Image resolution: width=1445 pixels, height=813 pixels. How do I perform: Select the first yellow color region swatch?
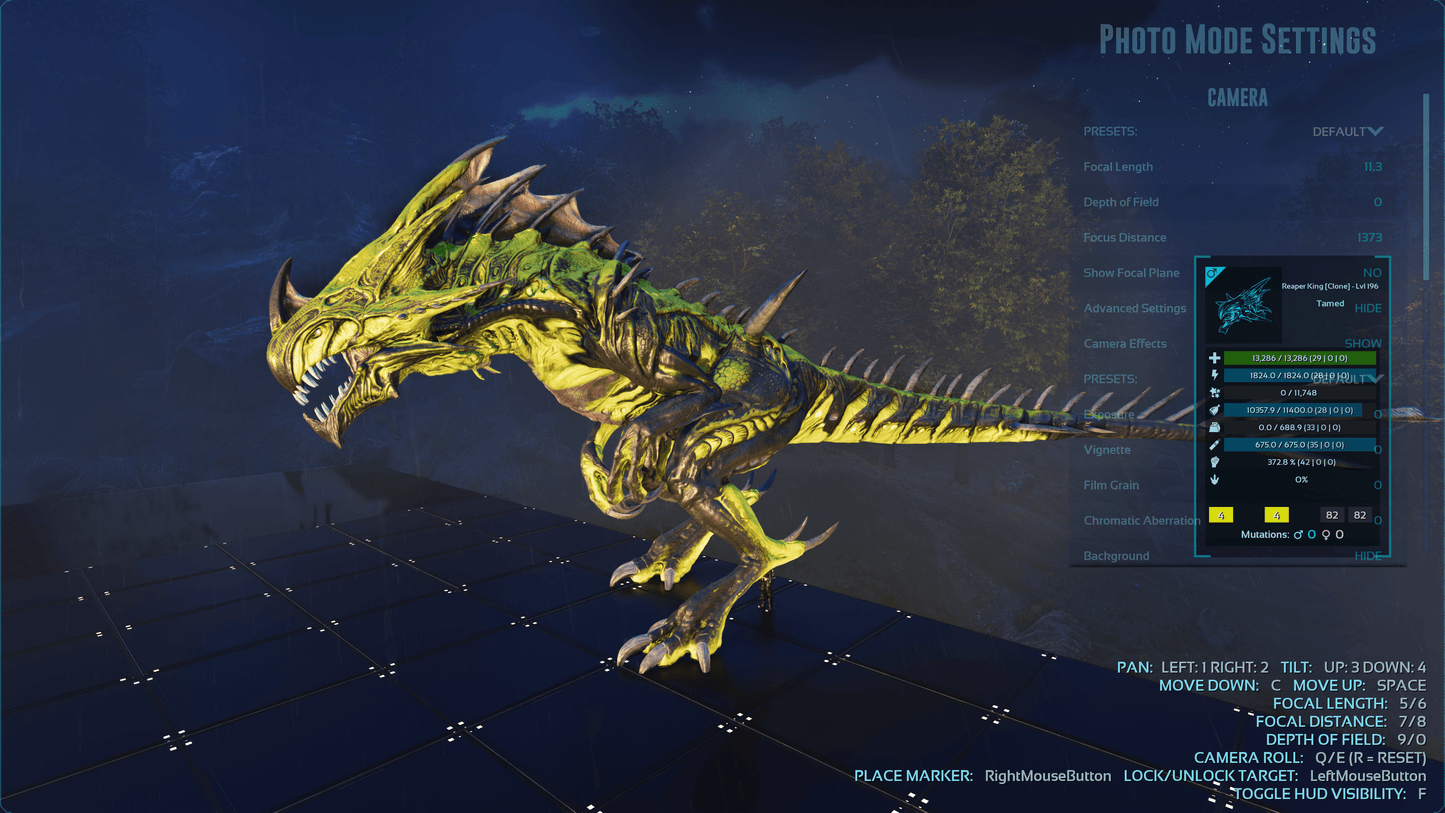(x=1221, y=515)
